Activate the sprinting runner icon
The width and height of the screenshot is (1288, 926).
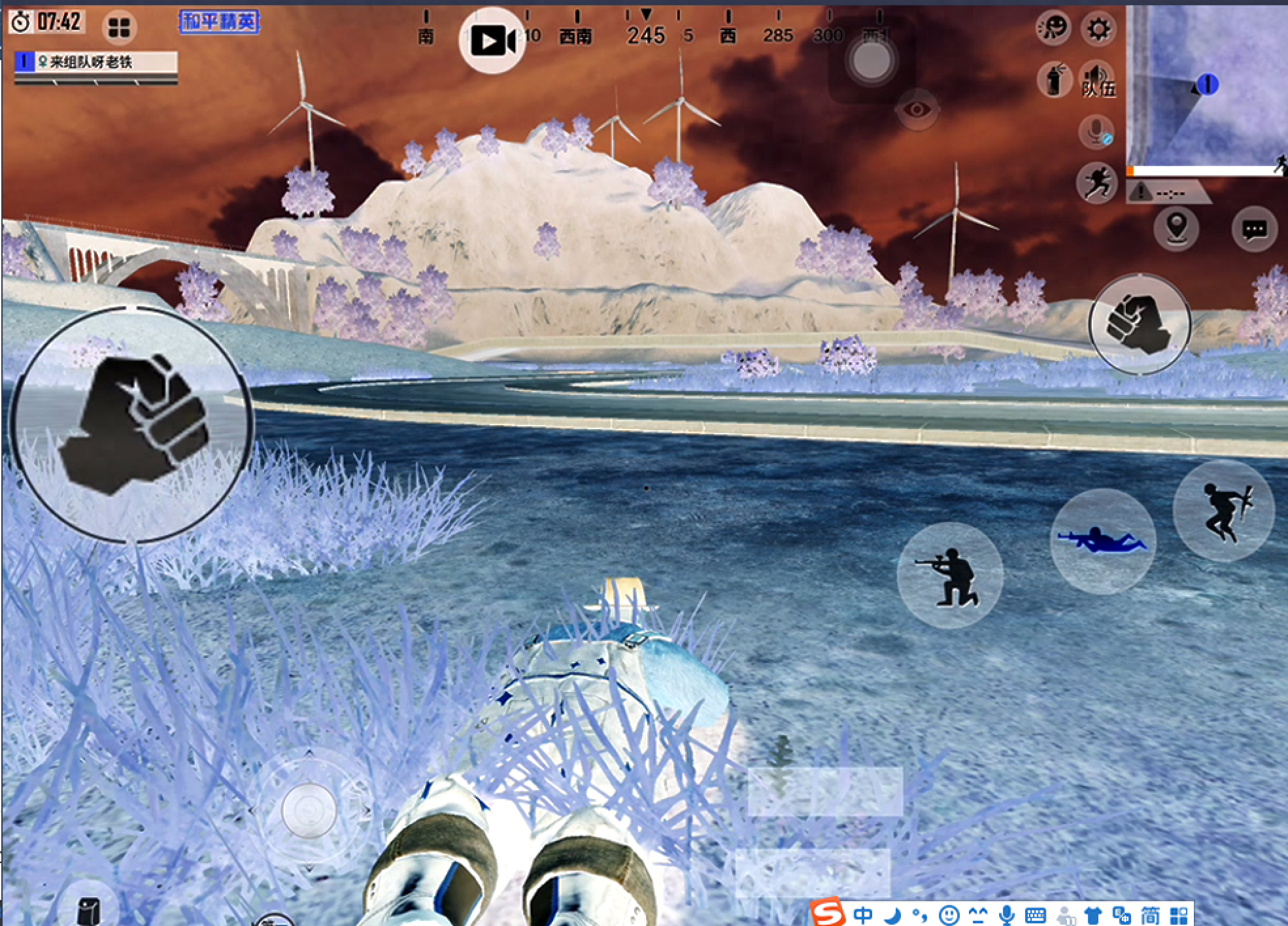(1096, 182)
